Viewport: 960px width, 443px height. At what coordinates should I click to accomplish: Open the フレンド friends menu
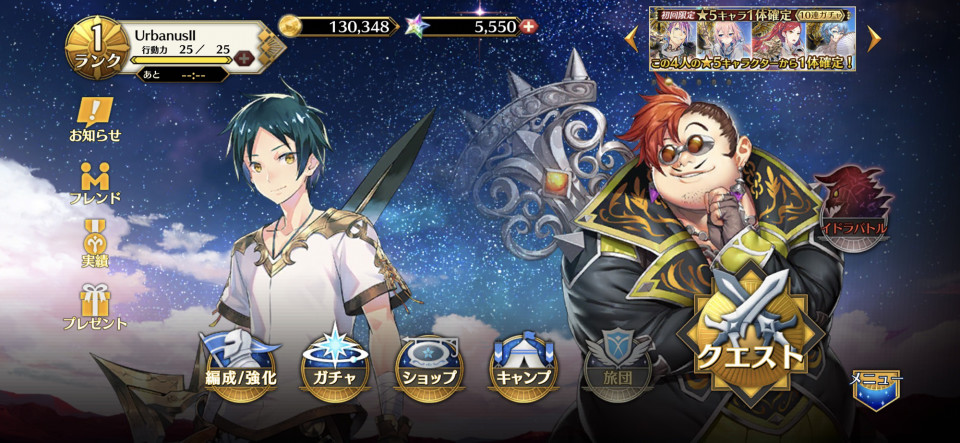coord(95,181)
